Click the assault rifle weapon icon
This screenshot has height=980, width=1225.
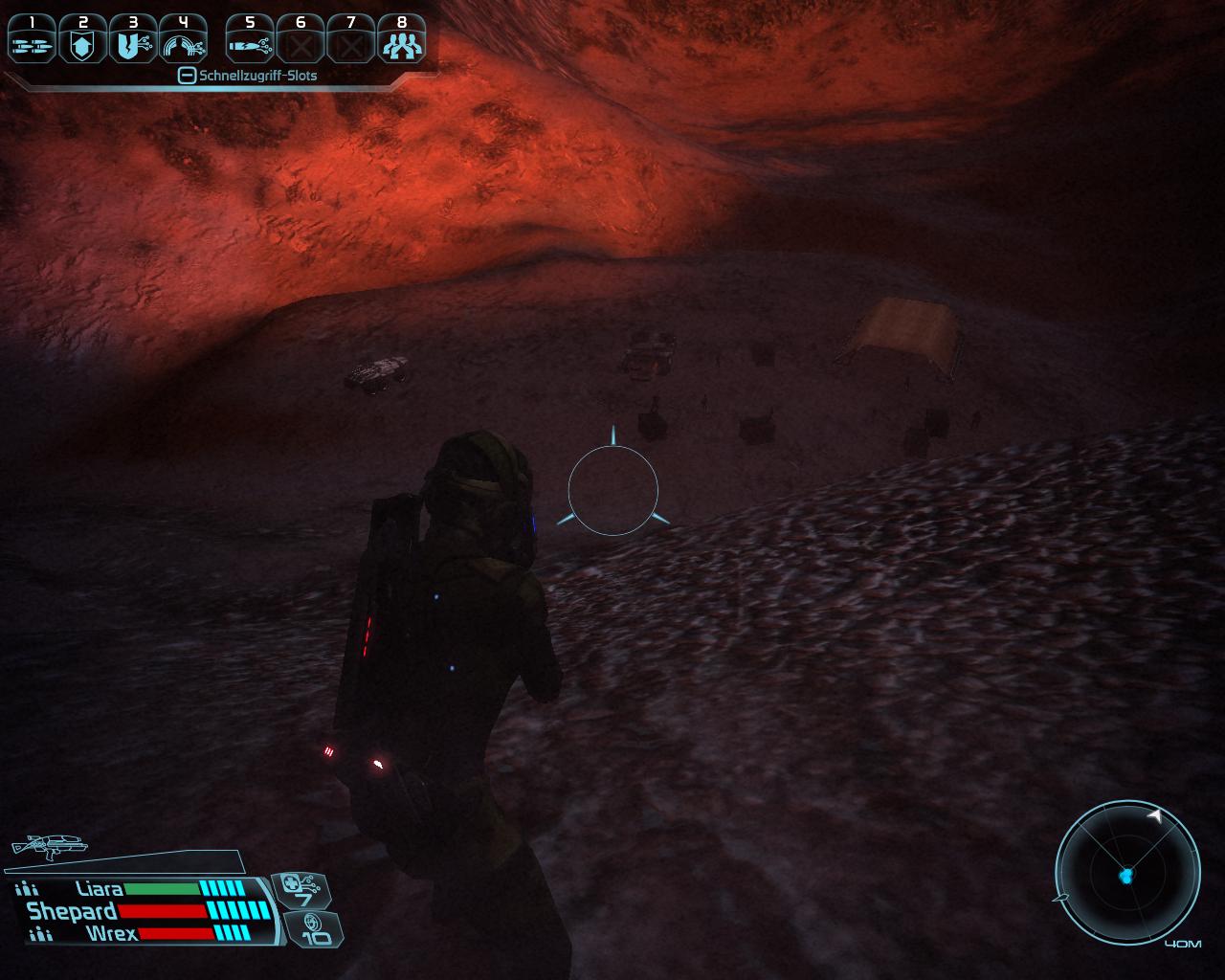(x=48, y=846)
